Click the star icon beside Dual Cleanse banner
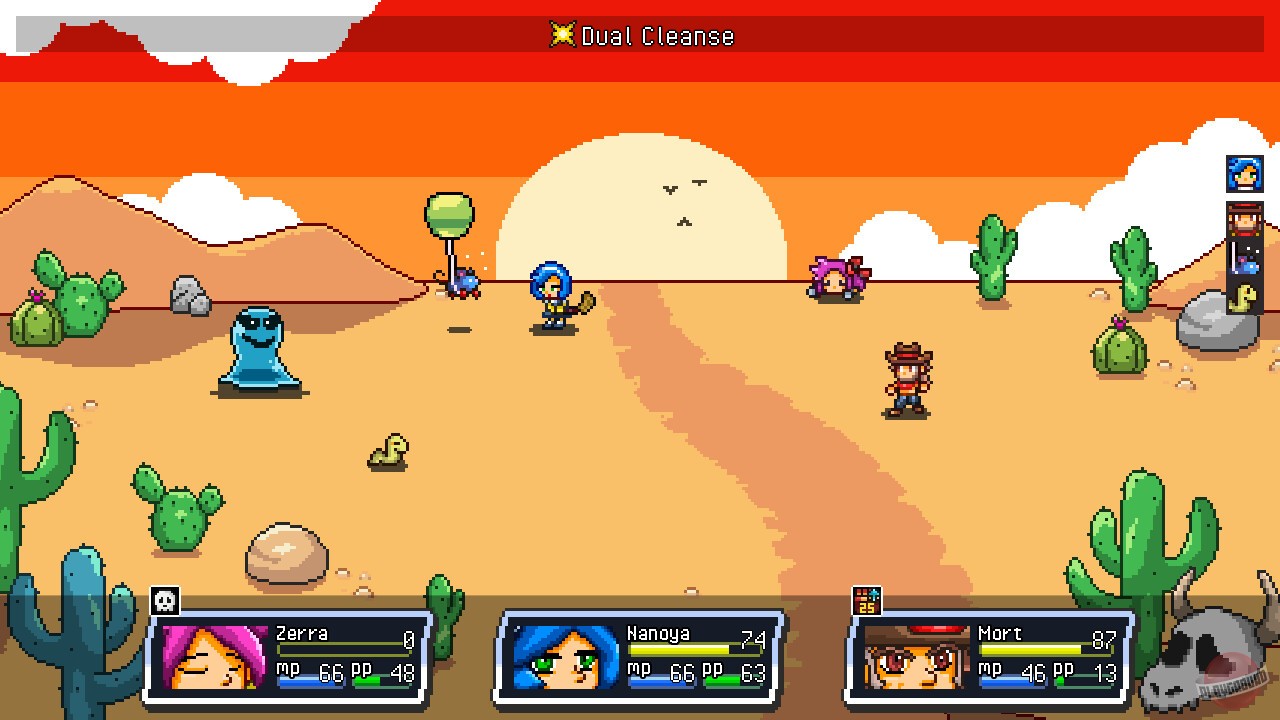Screen dimensions: 1280x720 coord(563,36)
